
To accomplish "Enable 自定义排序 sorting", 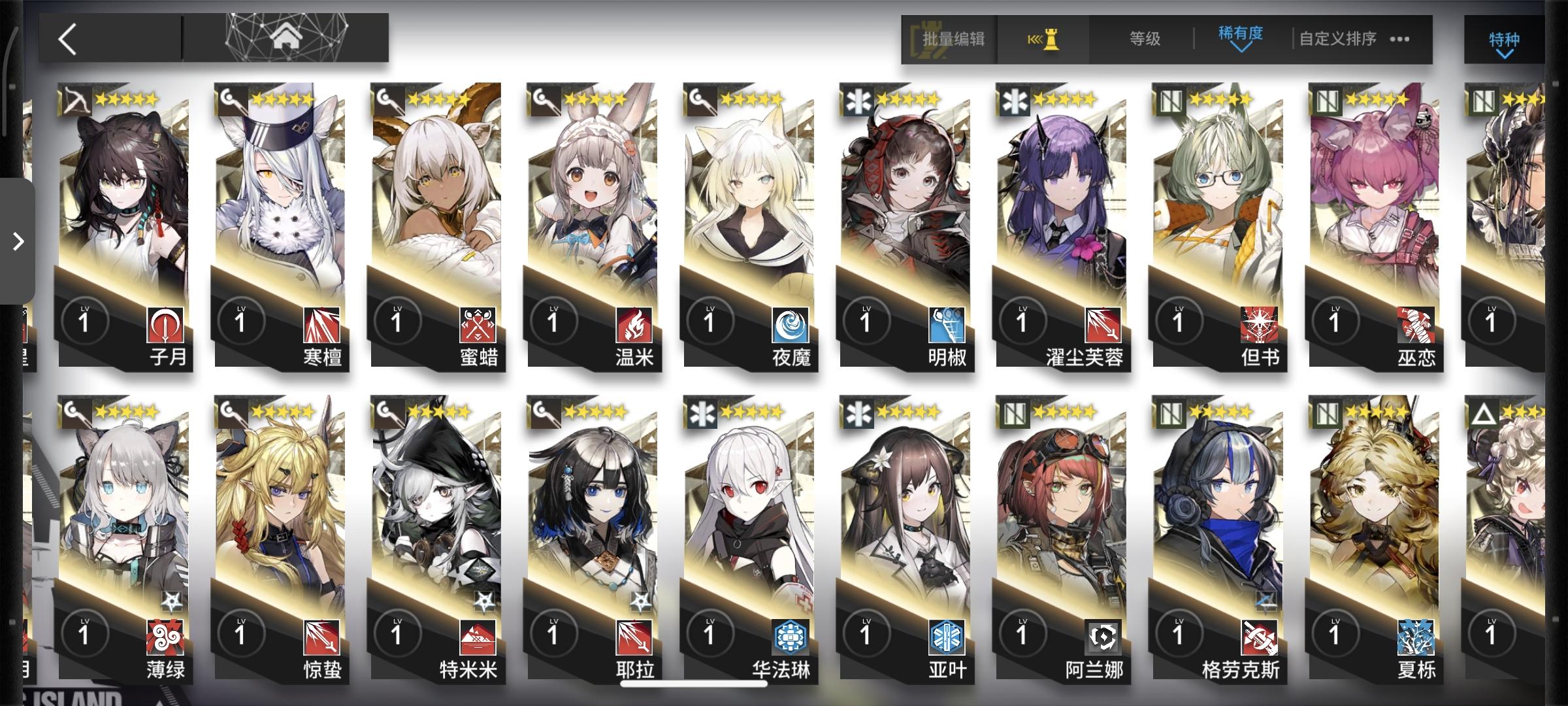I will (1335, 39).
